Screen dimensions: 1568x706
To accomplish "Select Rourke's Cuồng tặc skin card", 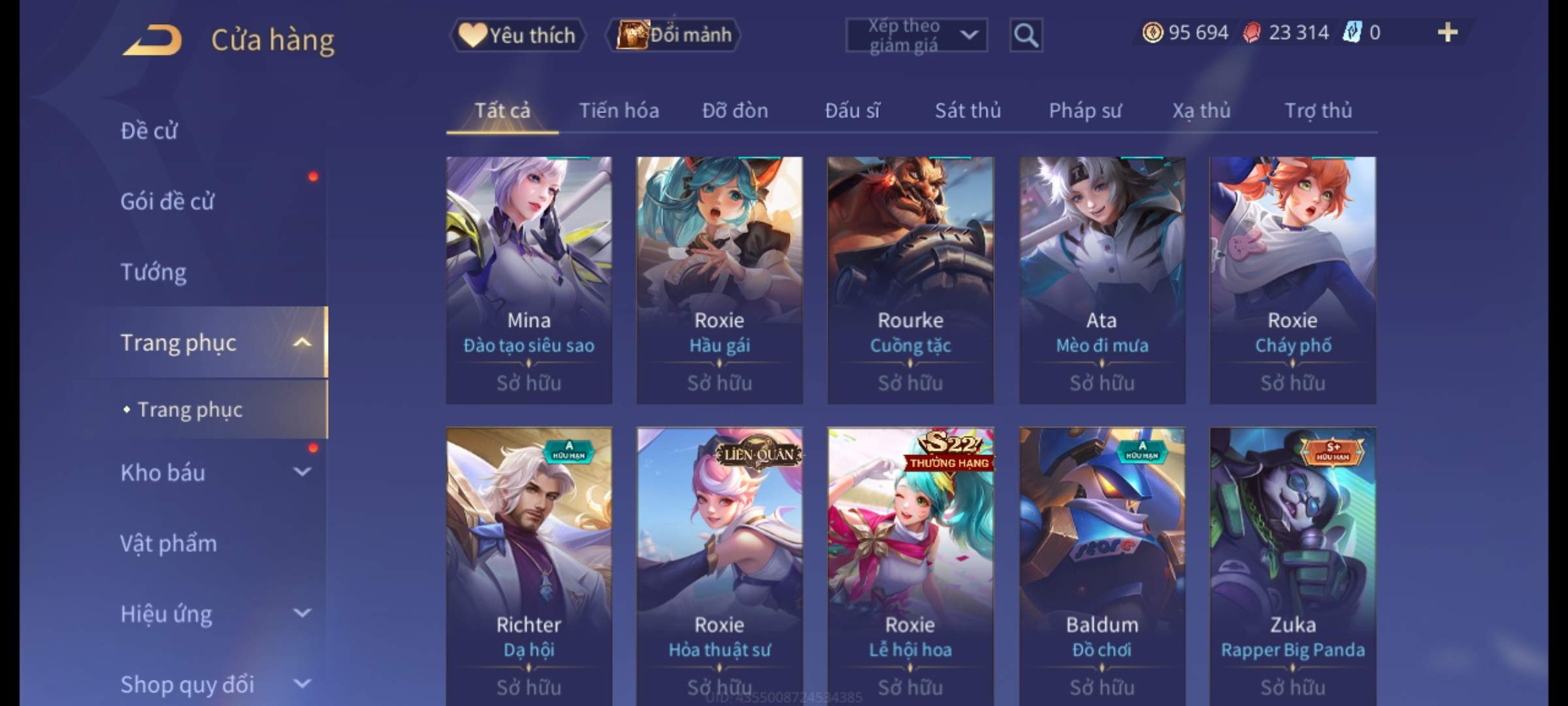I will [x=910, y=280].
